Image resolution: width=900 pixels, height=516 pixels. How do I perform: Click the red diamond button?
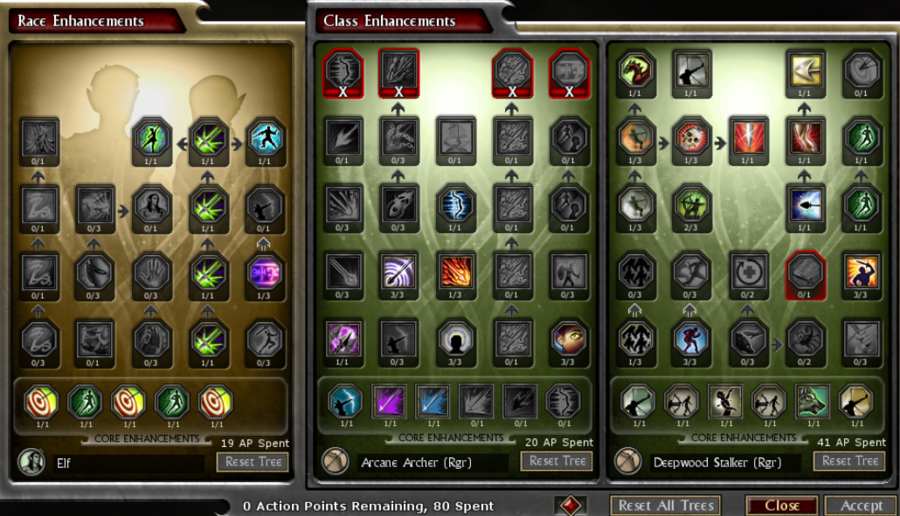coord(568,505)
